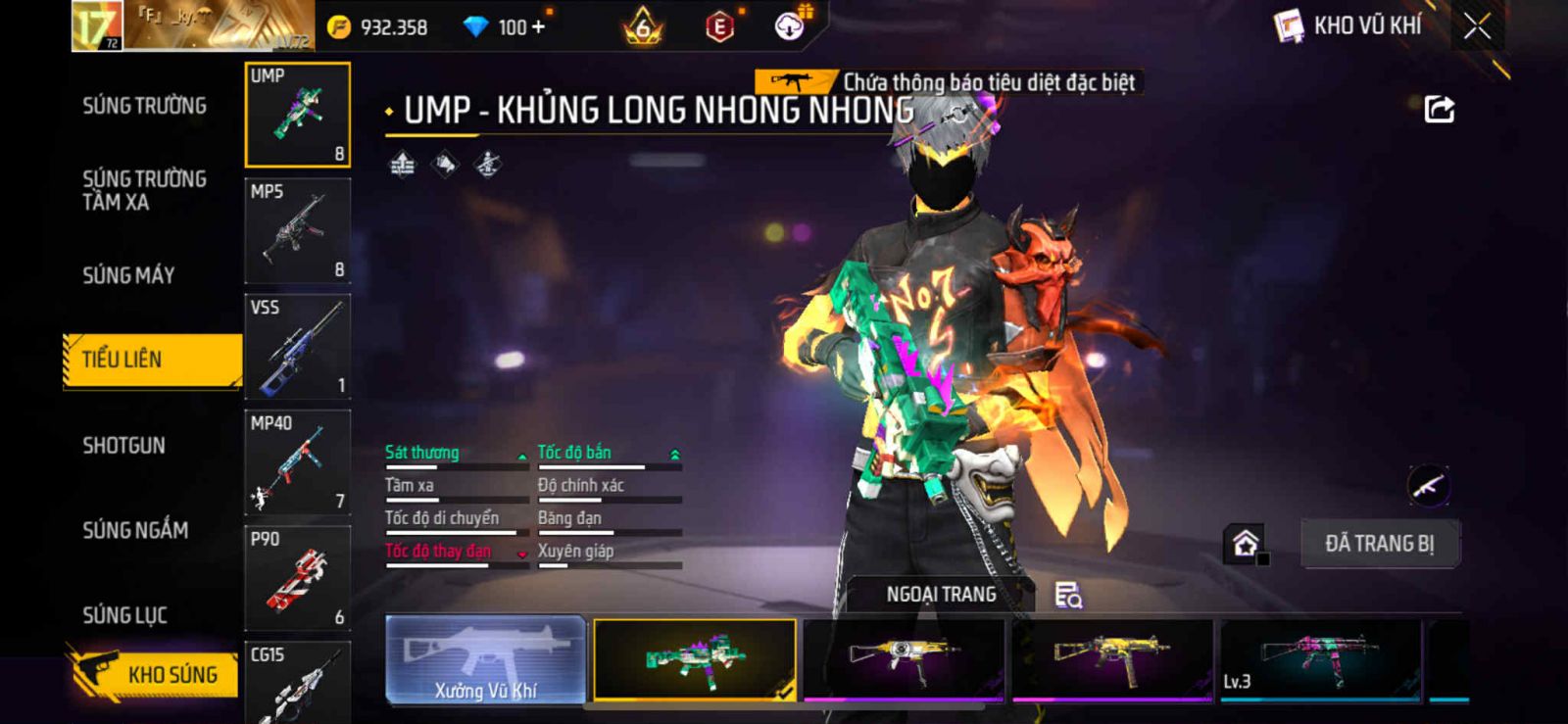This screenshot has height=724, width=1568.
Task: Pick the MP40 weapon tile
Action: [297, 462]
